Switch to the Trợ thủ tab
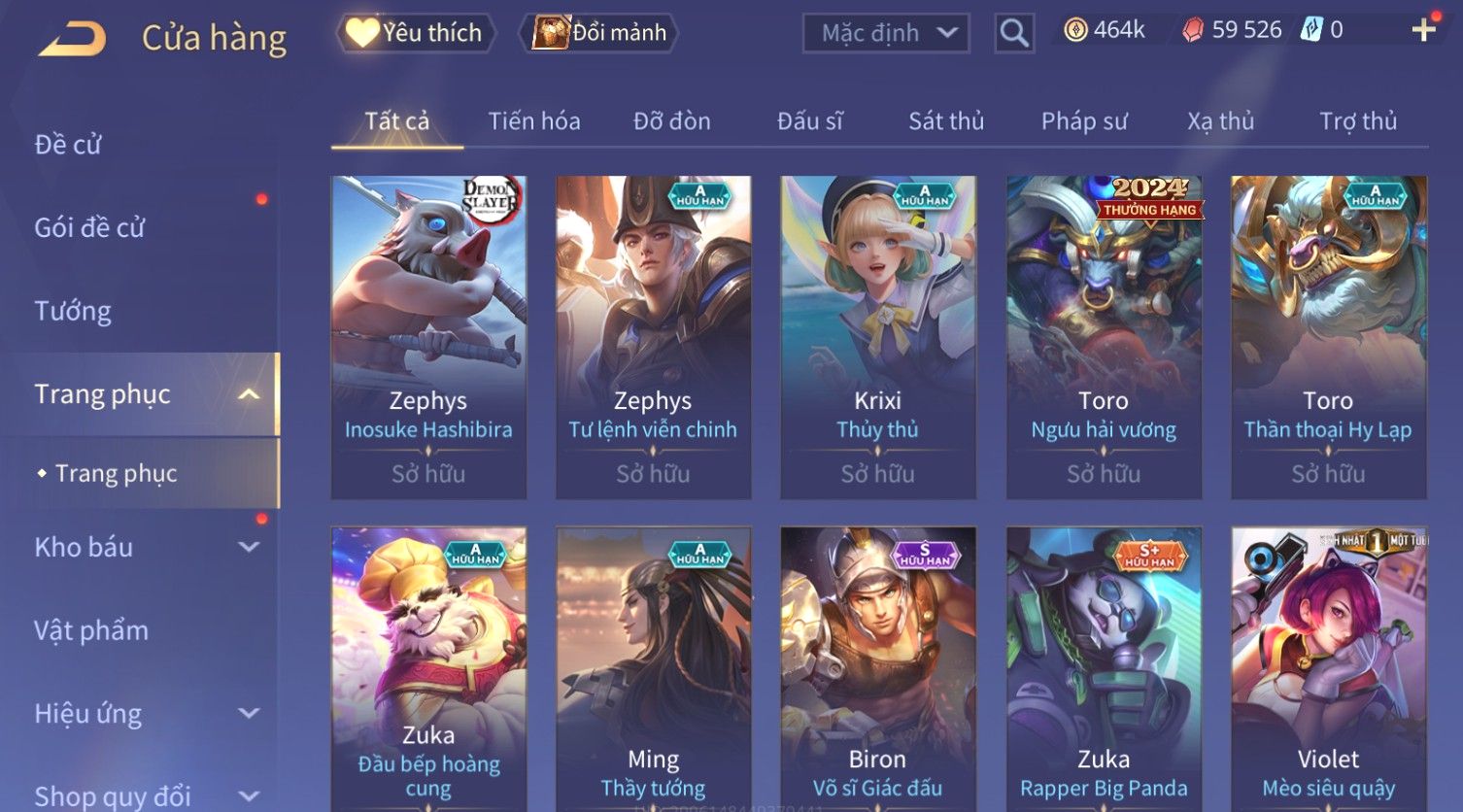The height and width of the screenshot is (812, 1463). coord(1358,121)
